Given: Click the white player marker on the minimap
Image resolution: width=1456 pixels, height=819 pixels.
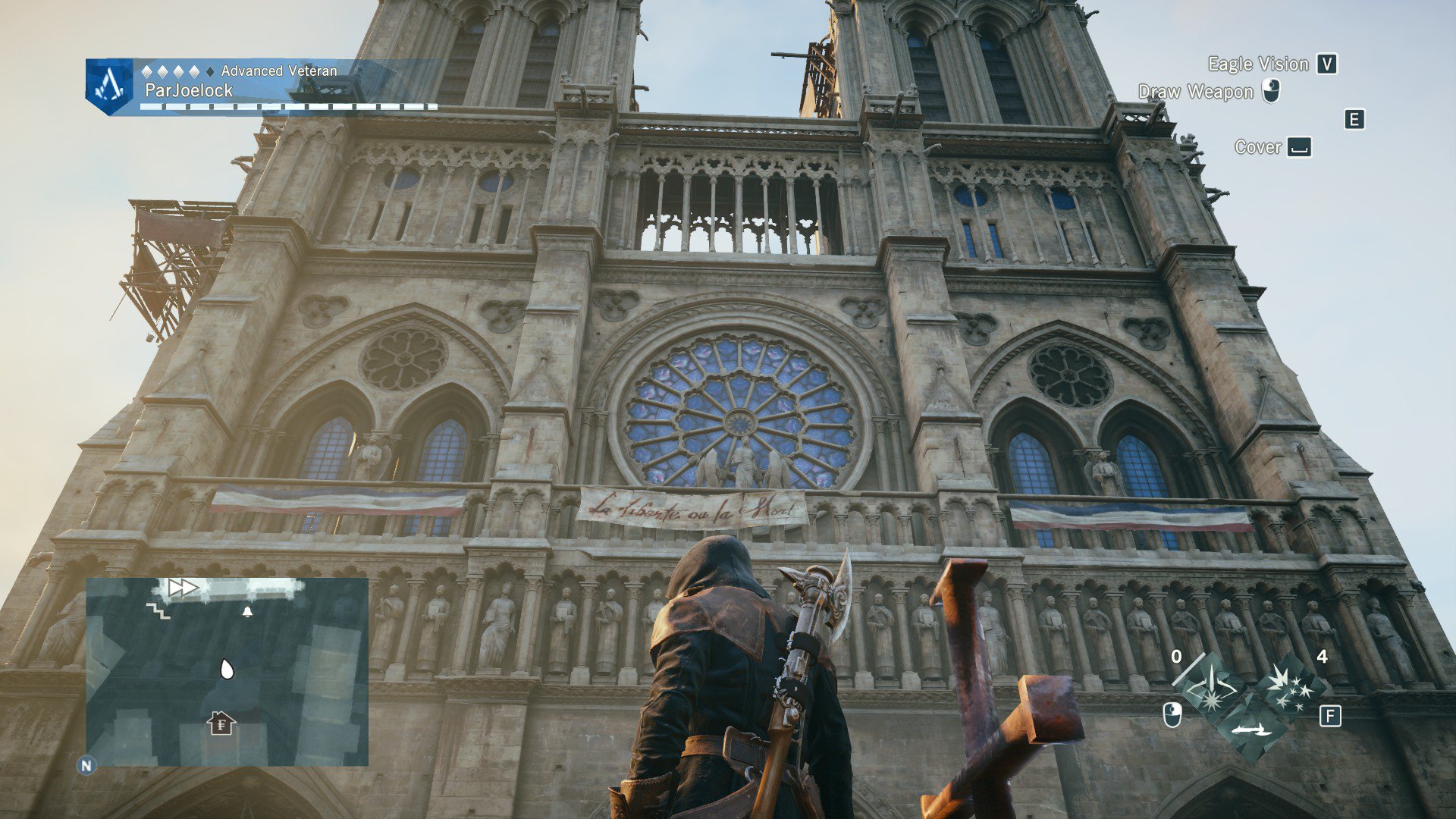Looking at the screenshot, I should [x=226, y=669].
